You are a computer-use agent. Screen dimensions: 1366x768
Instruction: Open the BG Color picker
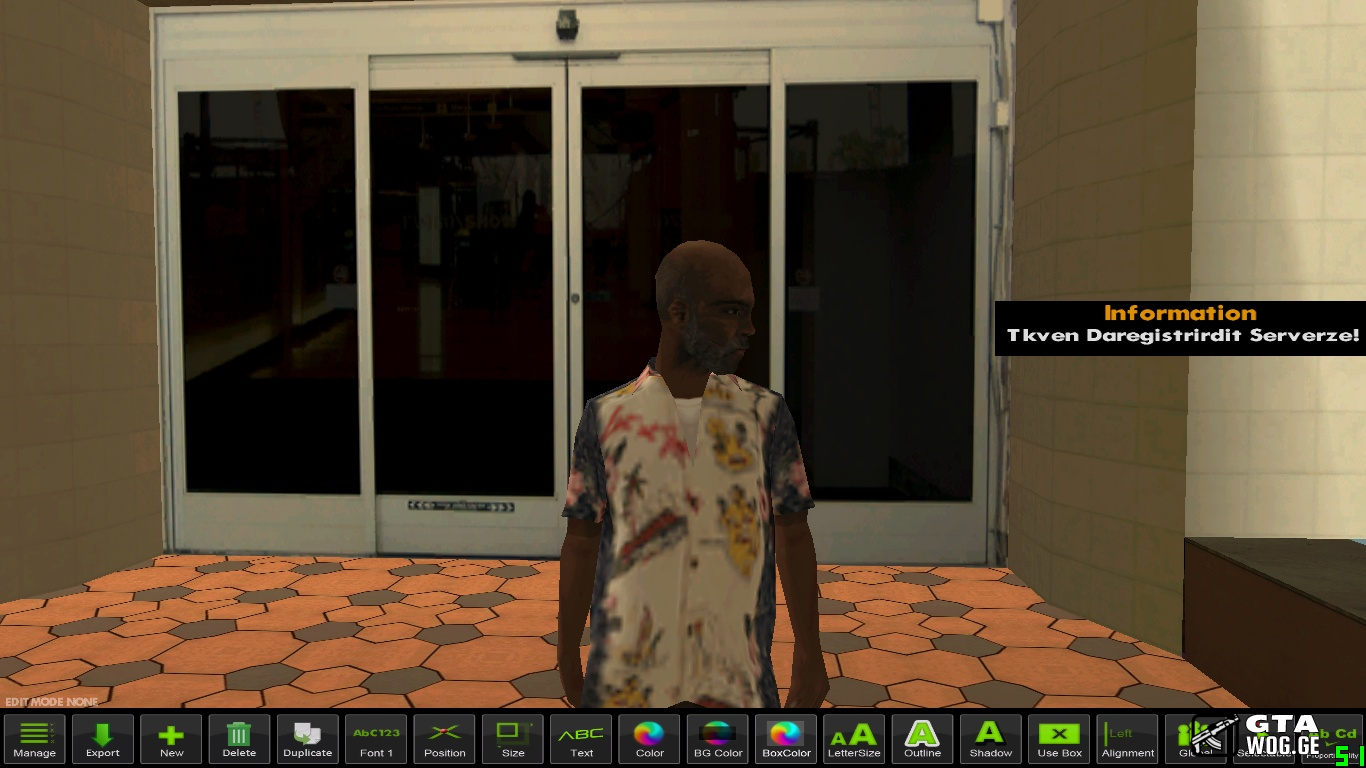718,739
